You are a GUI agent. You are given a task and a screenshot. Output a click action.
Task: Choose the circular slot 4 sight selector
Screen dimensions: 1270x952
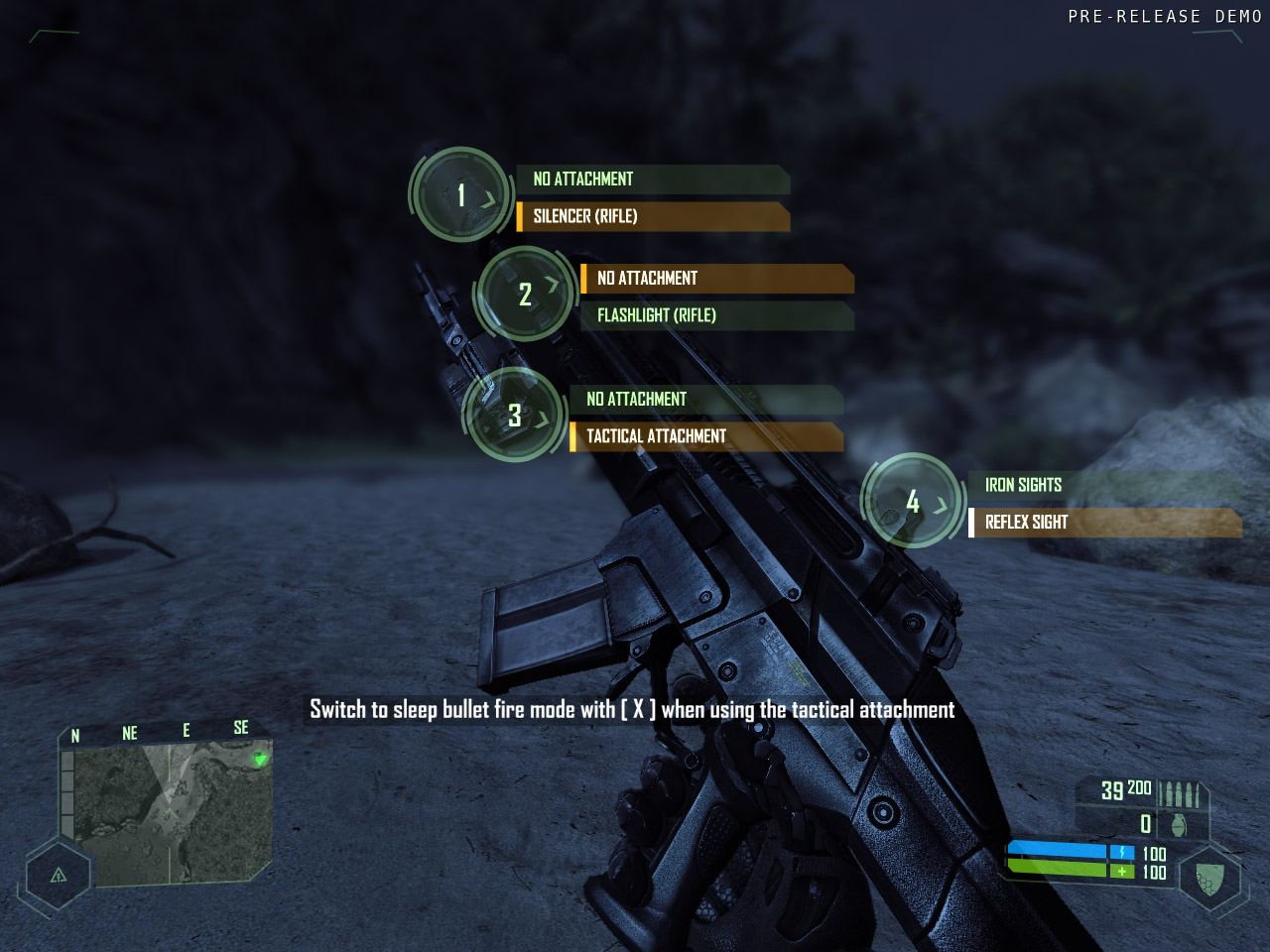coord(913,502)
